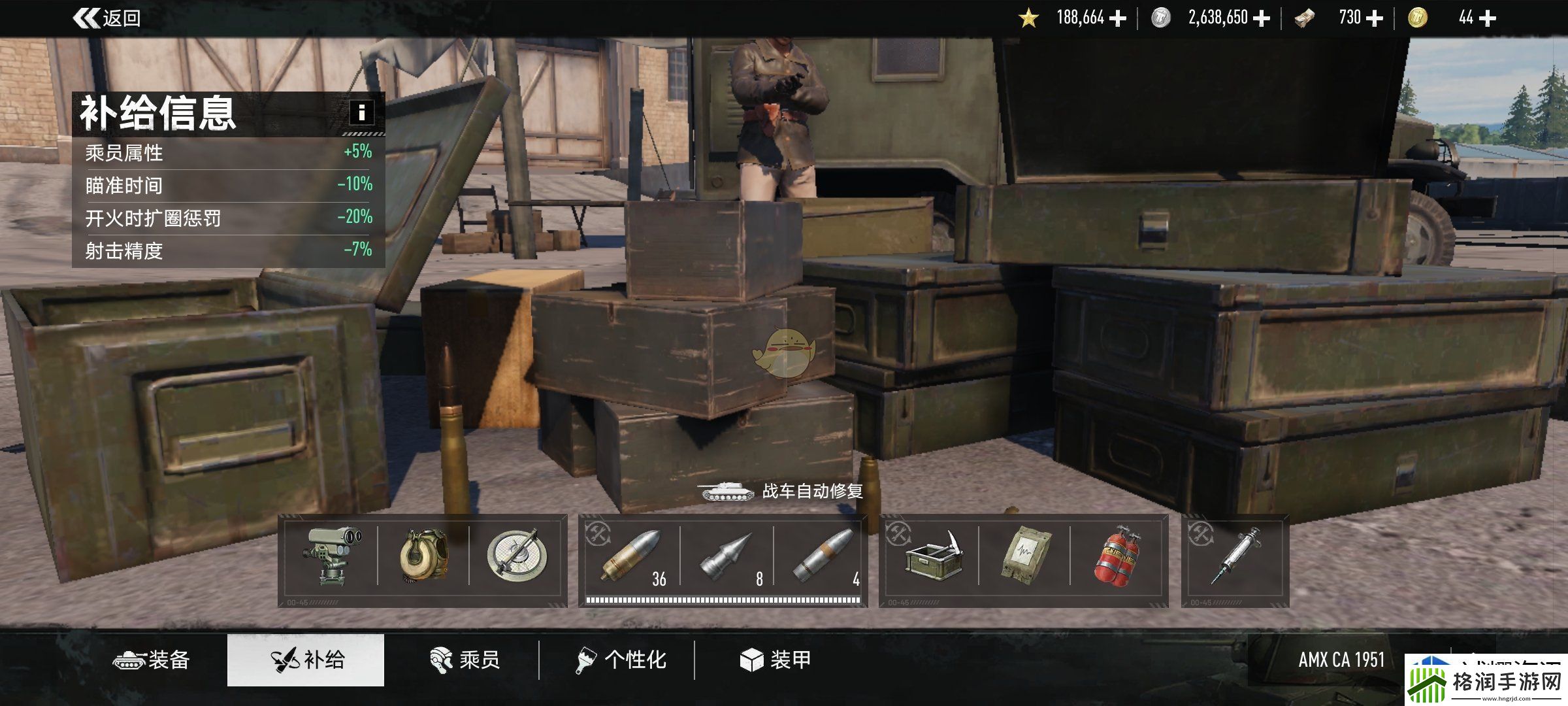Add more silver coins
1568x706 pixels.
[1262, 18]
